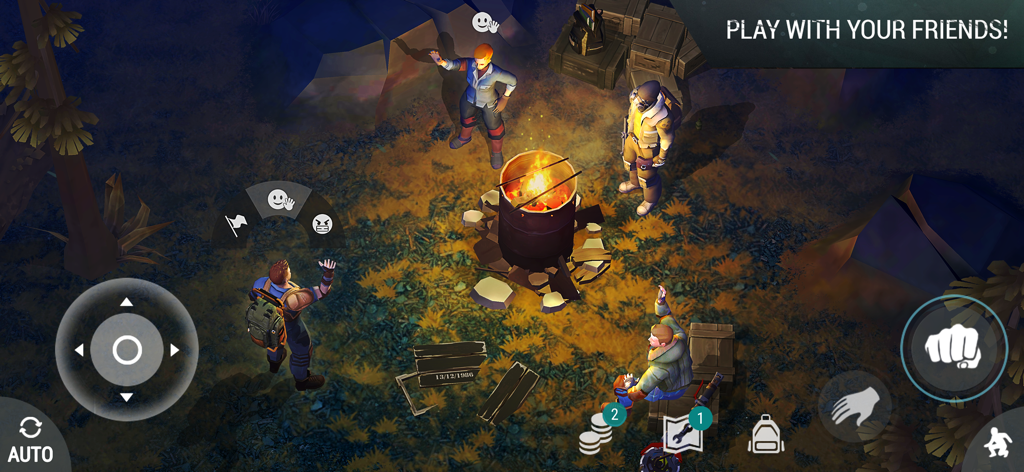Use the hand pick-up action button
The width and height of the screenshot is (1024, 472).
pyautogui.click(x=855, y=406)
